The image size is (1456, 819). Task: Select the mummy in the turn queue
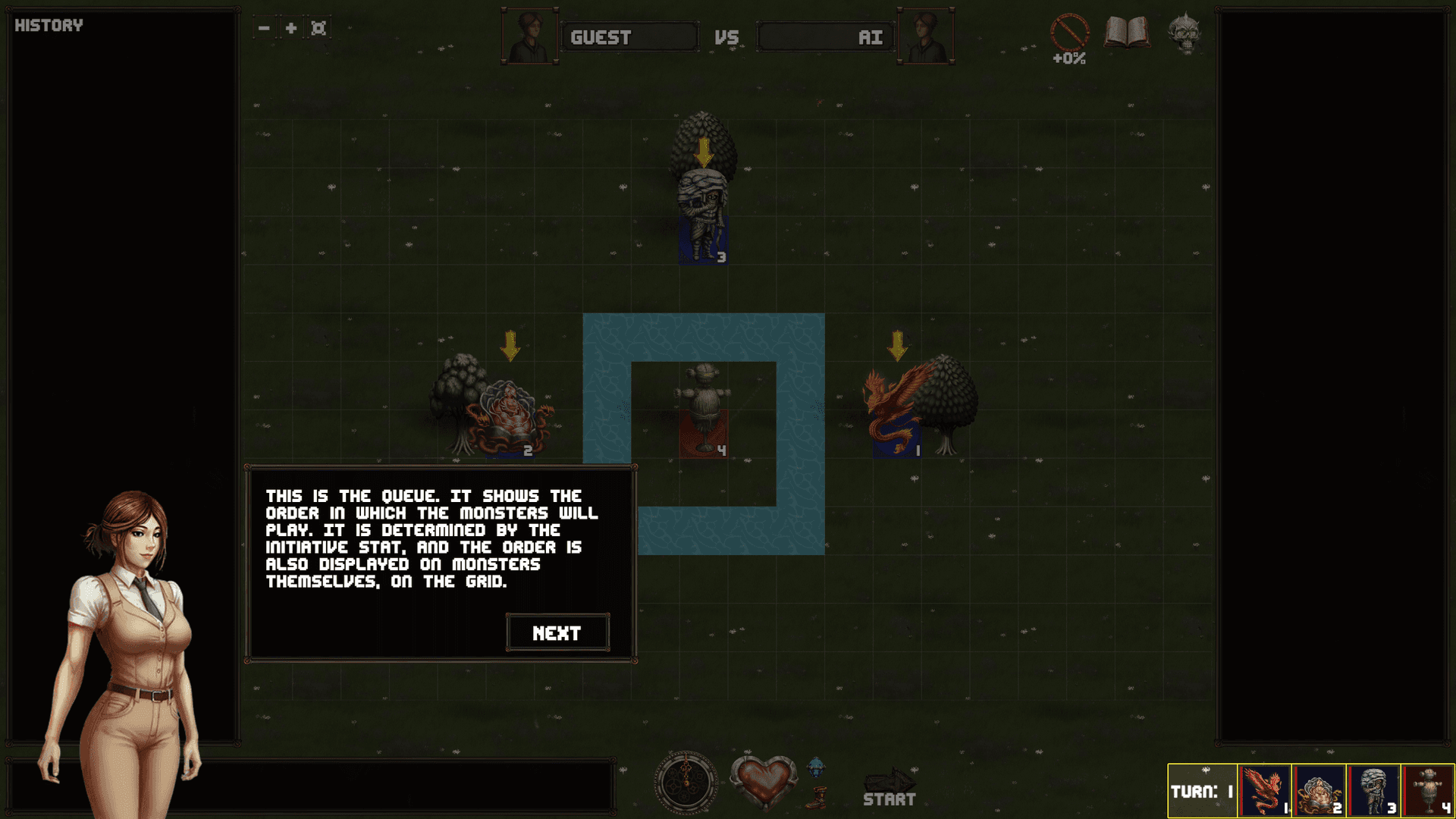pos(1374,790)
